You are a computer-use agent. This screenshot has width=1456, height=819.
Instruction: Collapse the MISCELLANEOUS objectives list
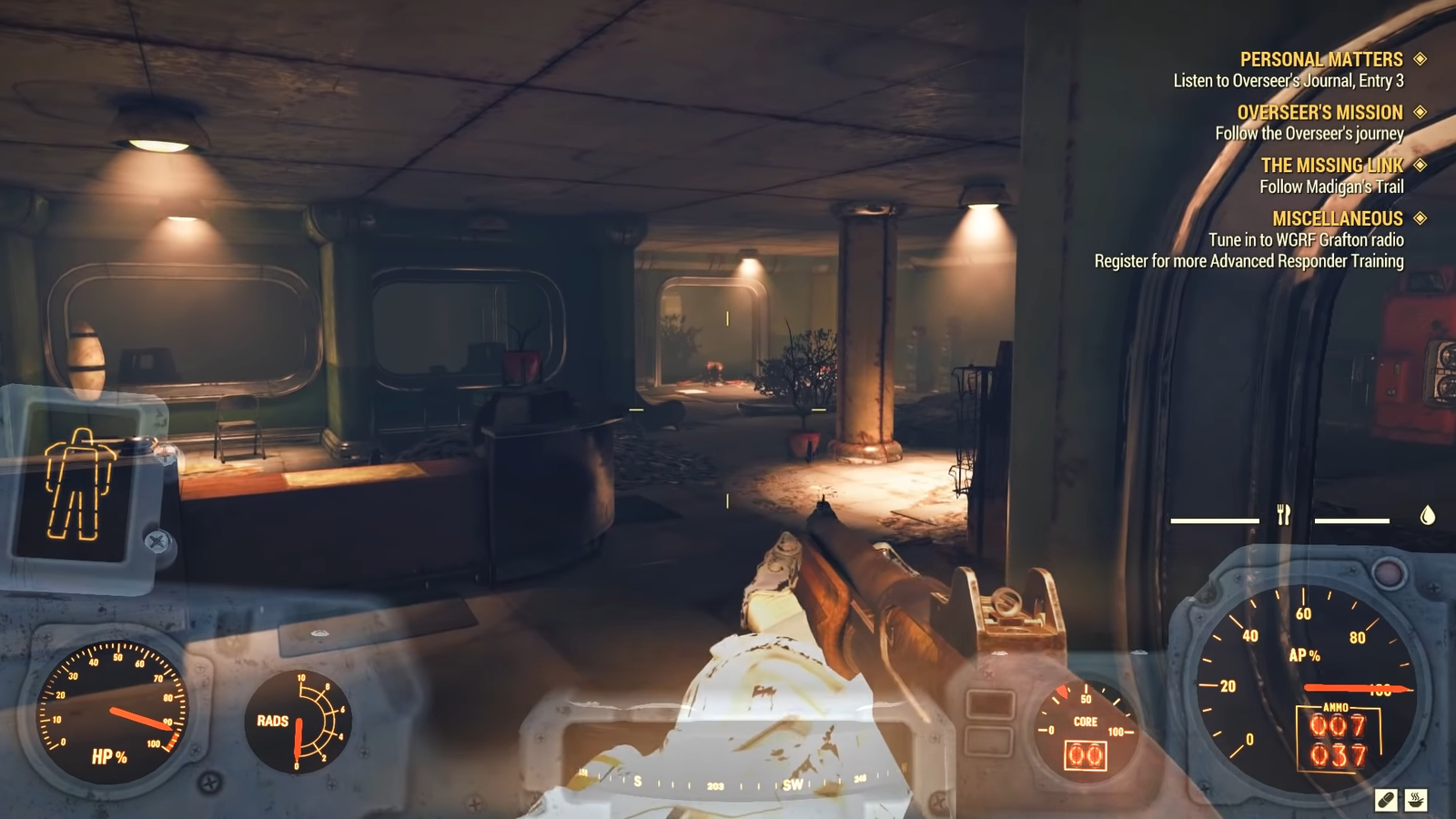click(x=1339, y=218)
